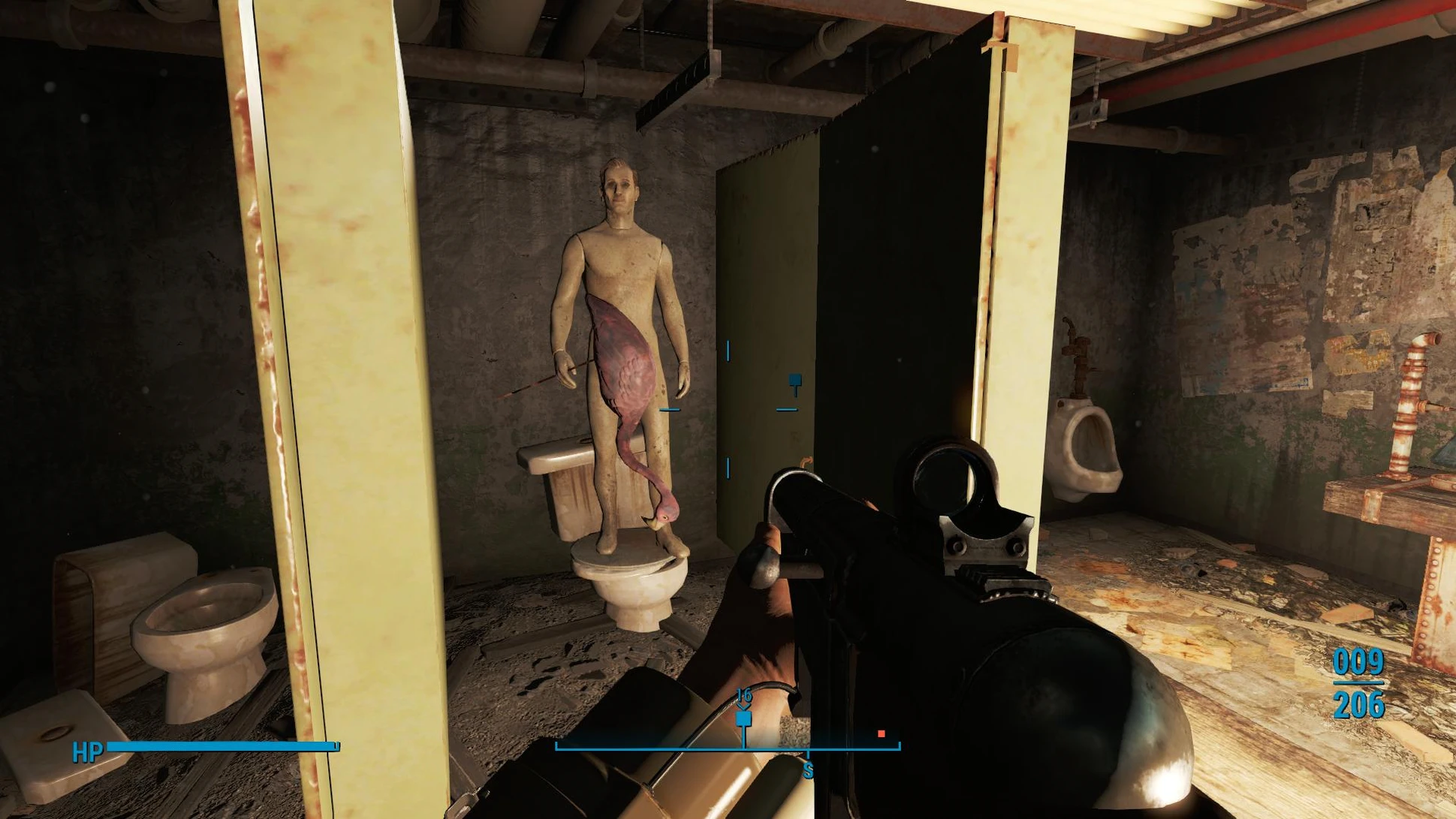The image size is (1456, 819).
Task: Click the floating blue quest waypoint marker
Action: 795,383
